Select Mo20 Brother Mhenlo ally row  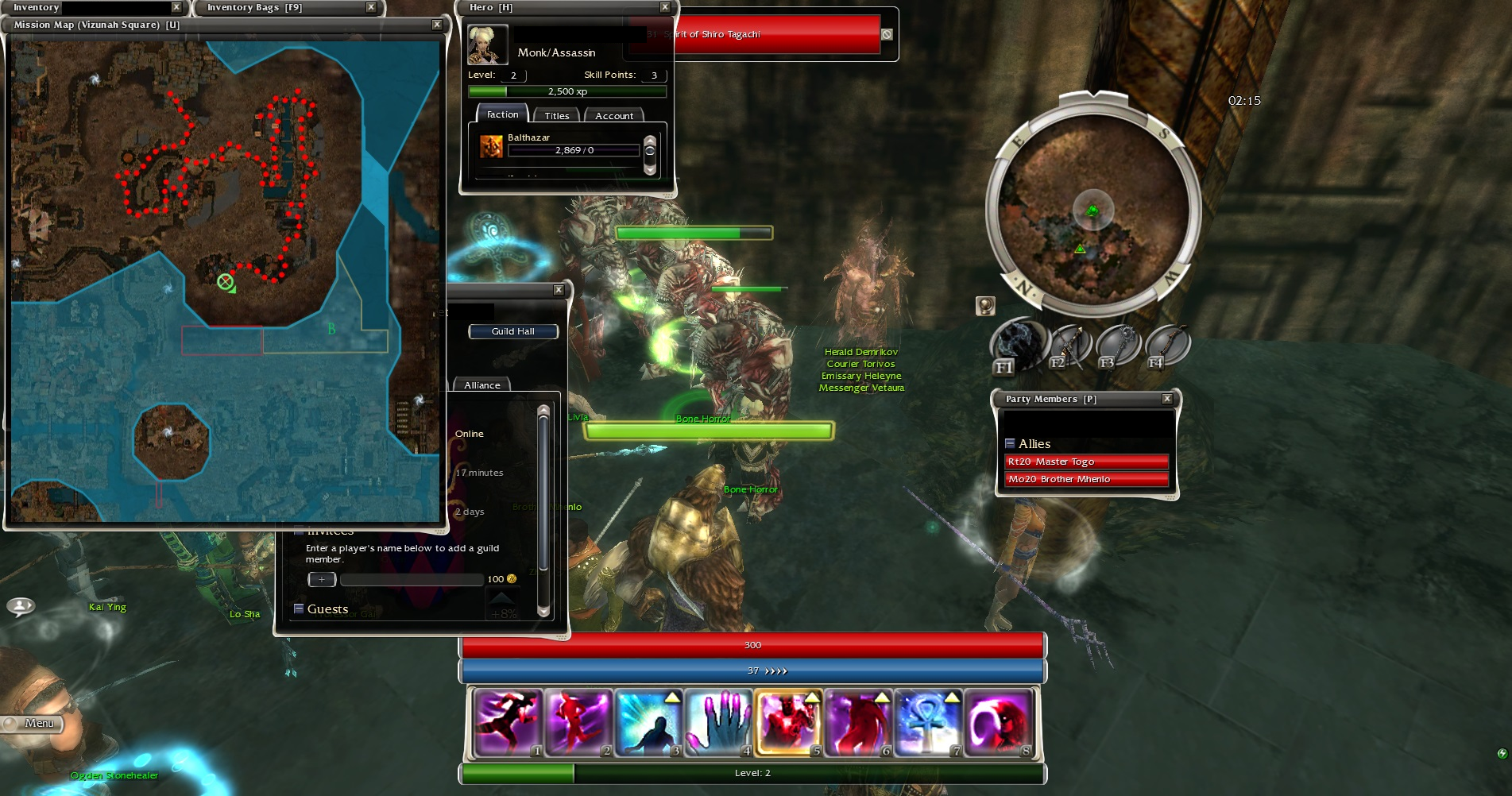[x=1086, y=479]
